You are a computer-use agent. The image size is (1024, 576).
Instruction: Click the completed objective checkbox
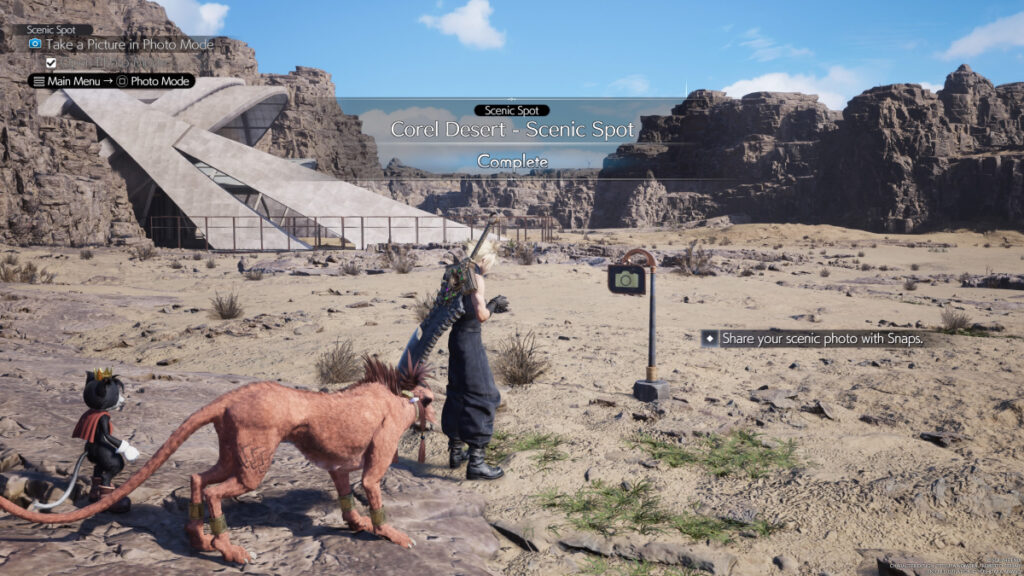(51, 63)
